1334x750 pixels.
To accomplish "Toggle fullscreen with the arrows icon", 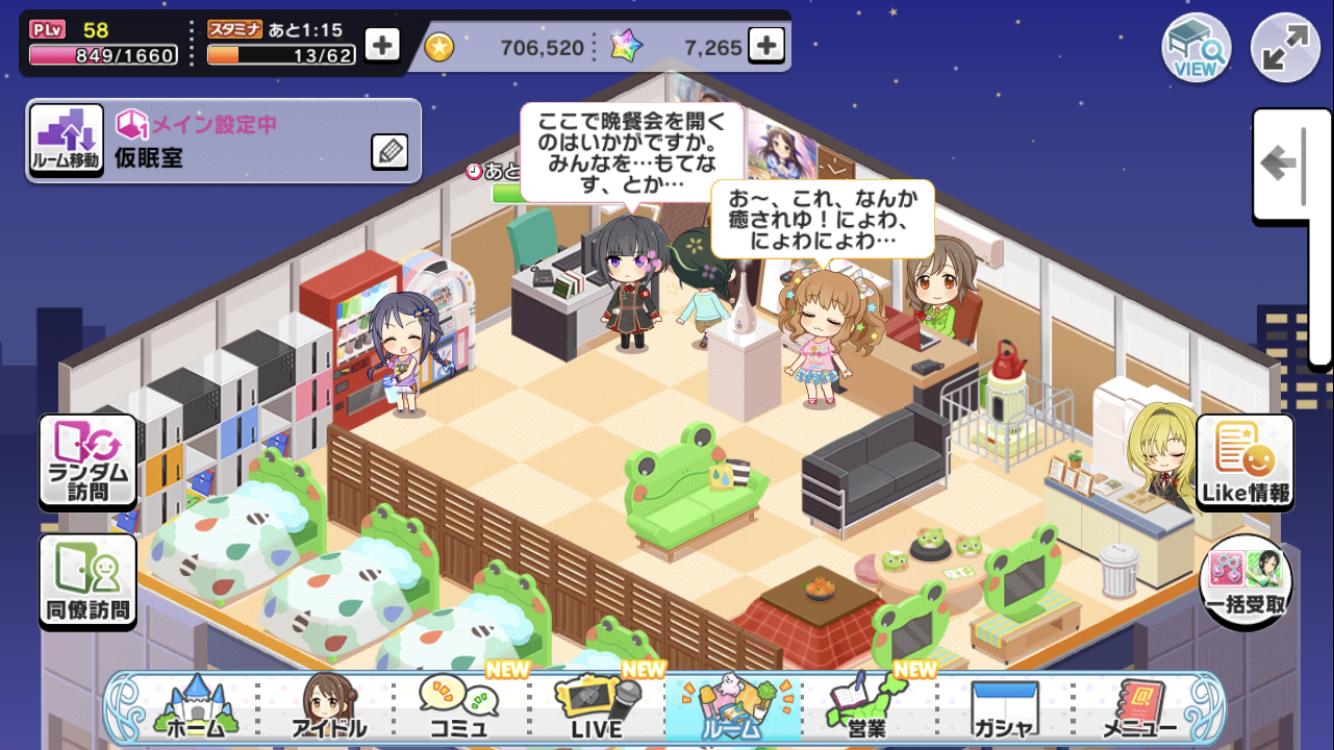I will pyautogui.click(x=1285, y=48).
